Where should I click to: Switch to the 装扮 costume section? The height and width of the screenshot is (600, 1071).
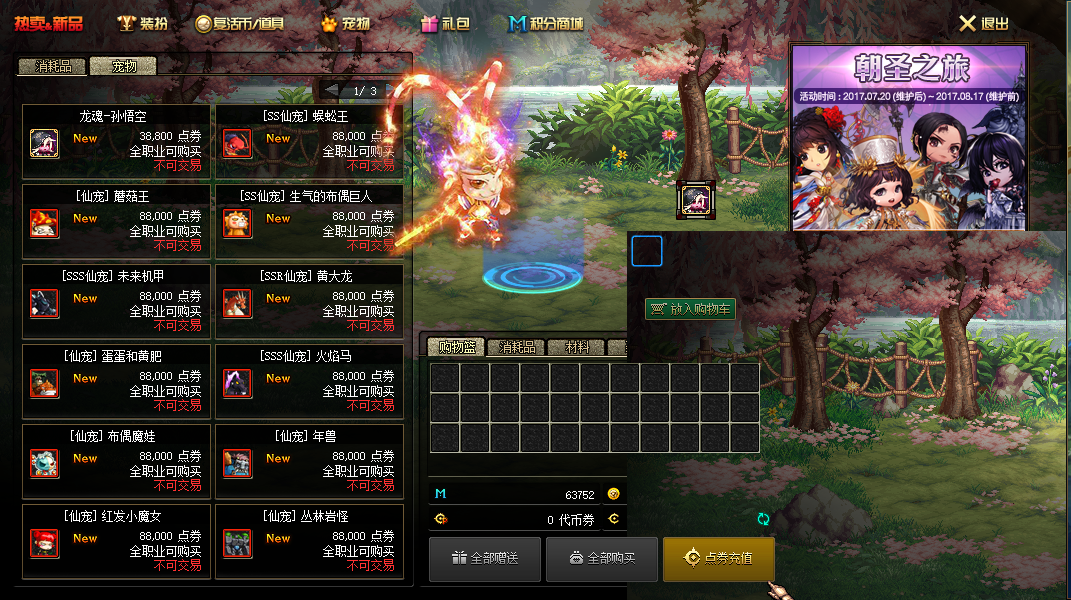pyautogui.click(x=142, y=23)
